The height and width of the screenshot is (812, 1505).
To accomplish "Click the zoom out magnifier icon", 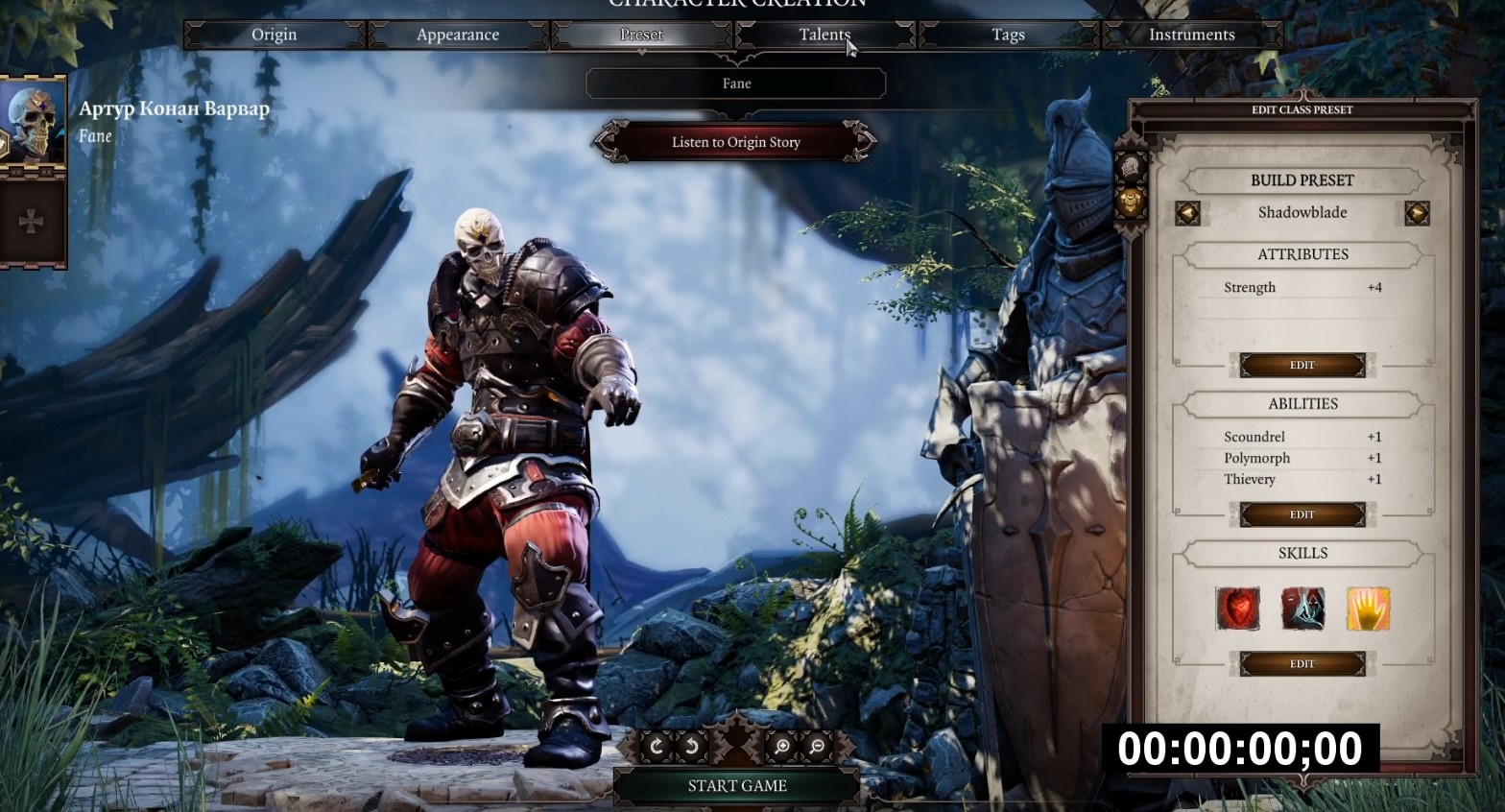I will point(815,746).
